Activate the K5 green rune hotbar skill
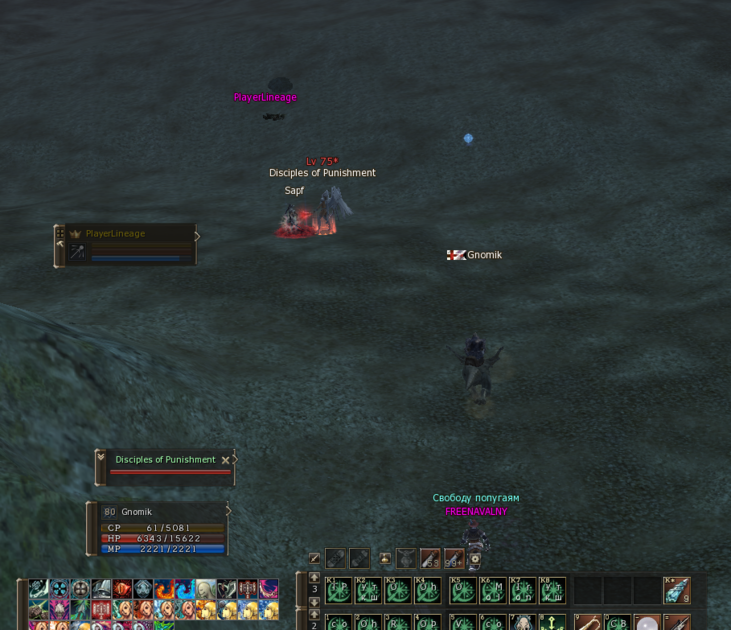The width and height of the screenshot is (731, 630). click(462, 590)
